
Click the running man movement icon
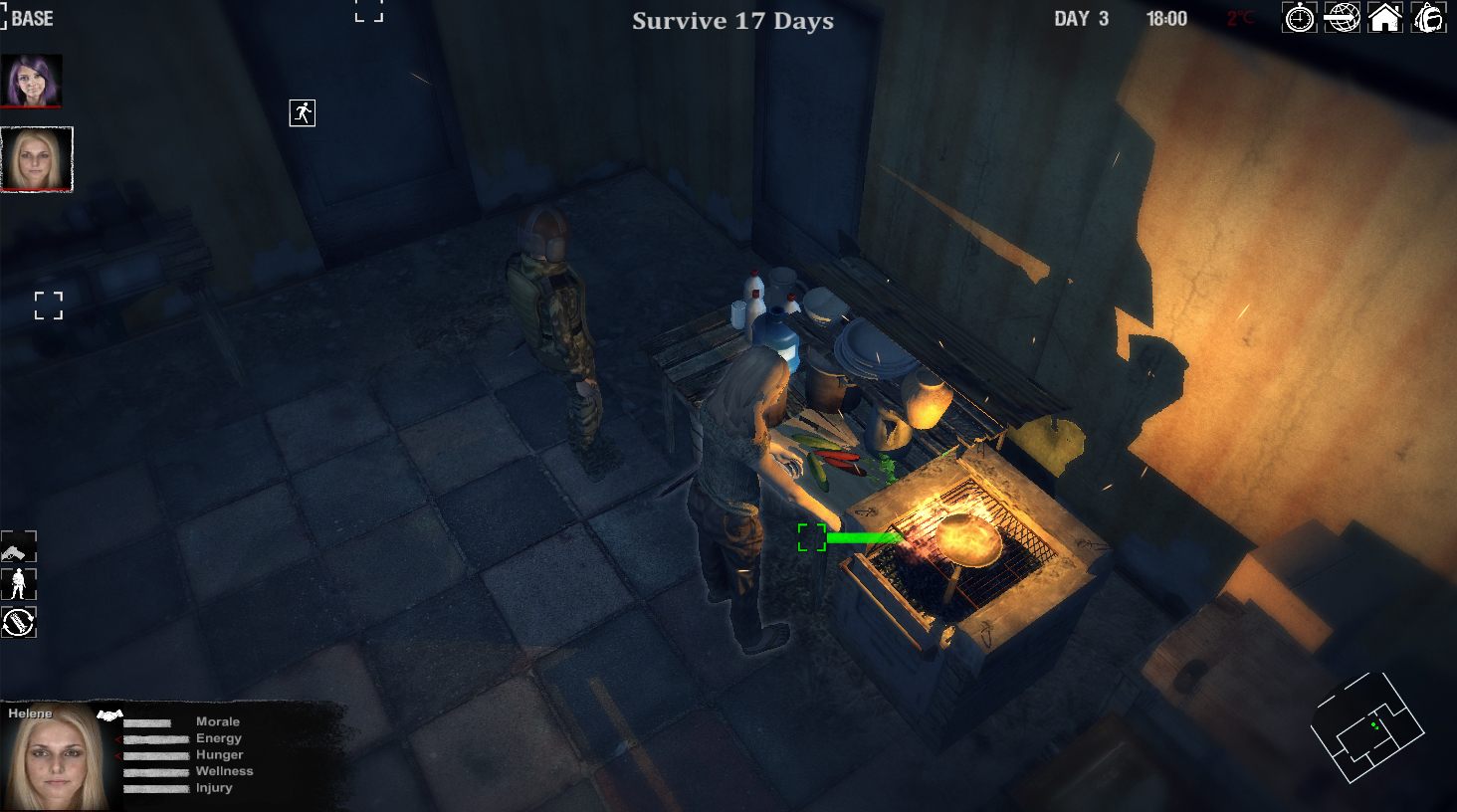(302, 112)
